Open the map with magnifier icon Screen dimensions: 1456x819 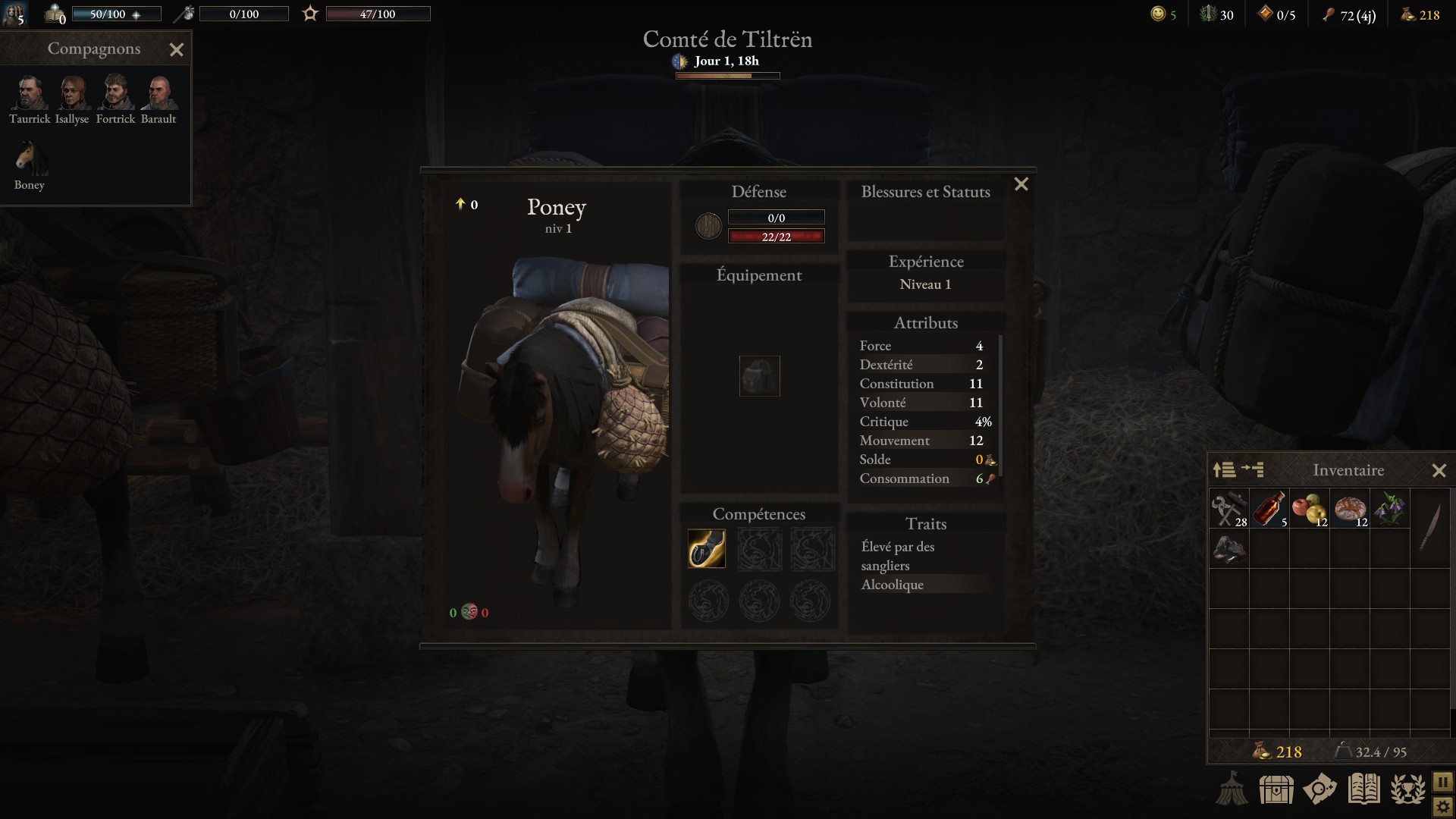pyautogui.click(x=1319, y=789)
